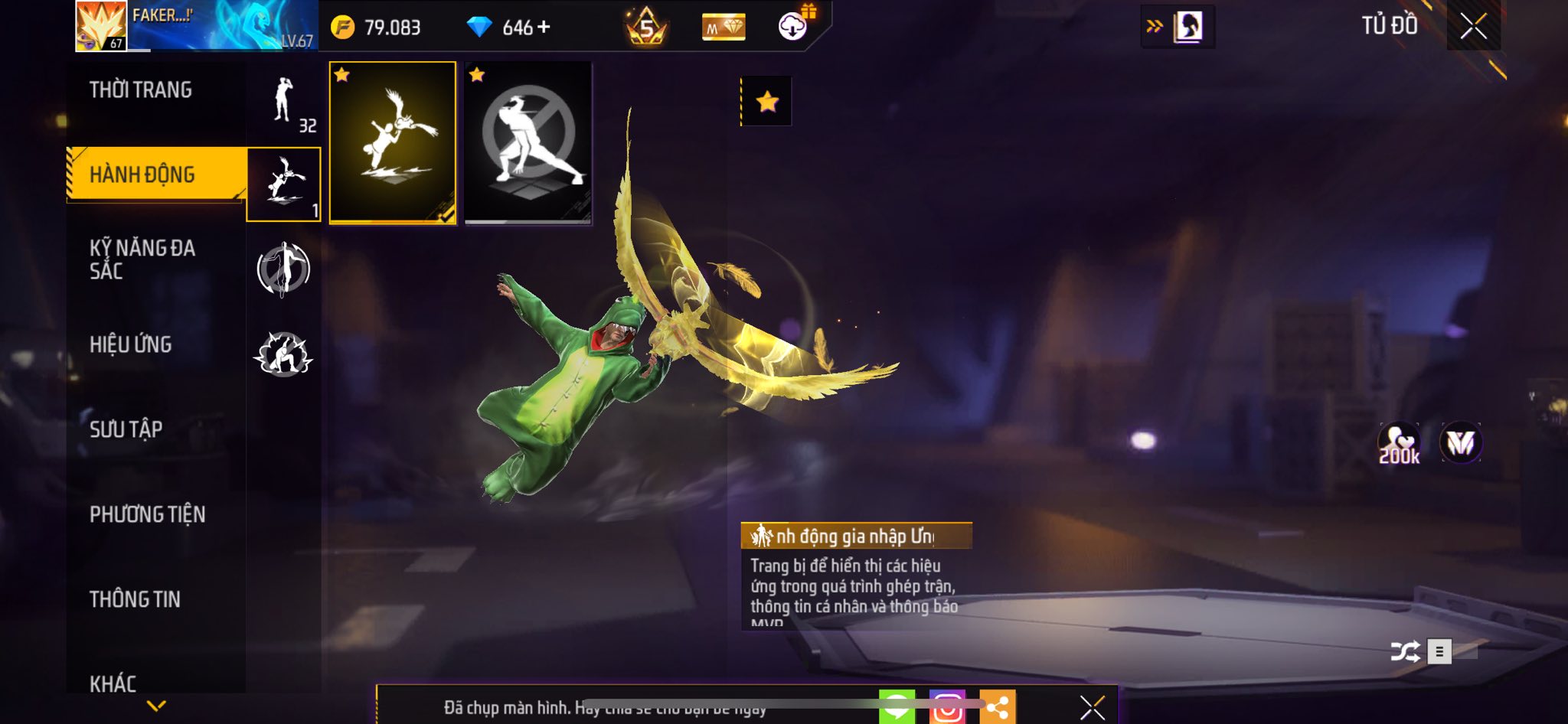Choose the crossed-out no-emote tile
Image resolution: width=1568 pixels, height=724 pixels.
pos(528,143)
